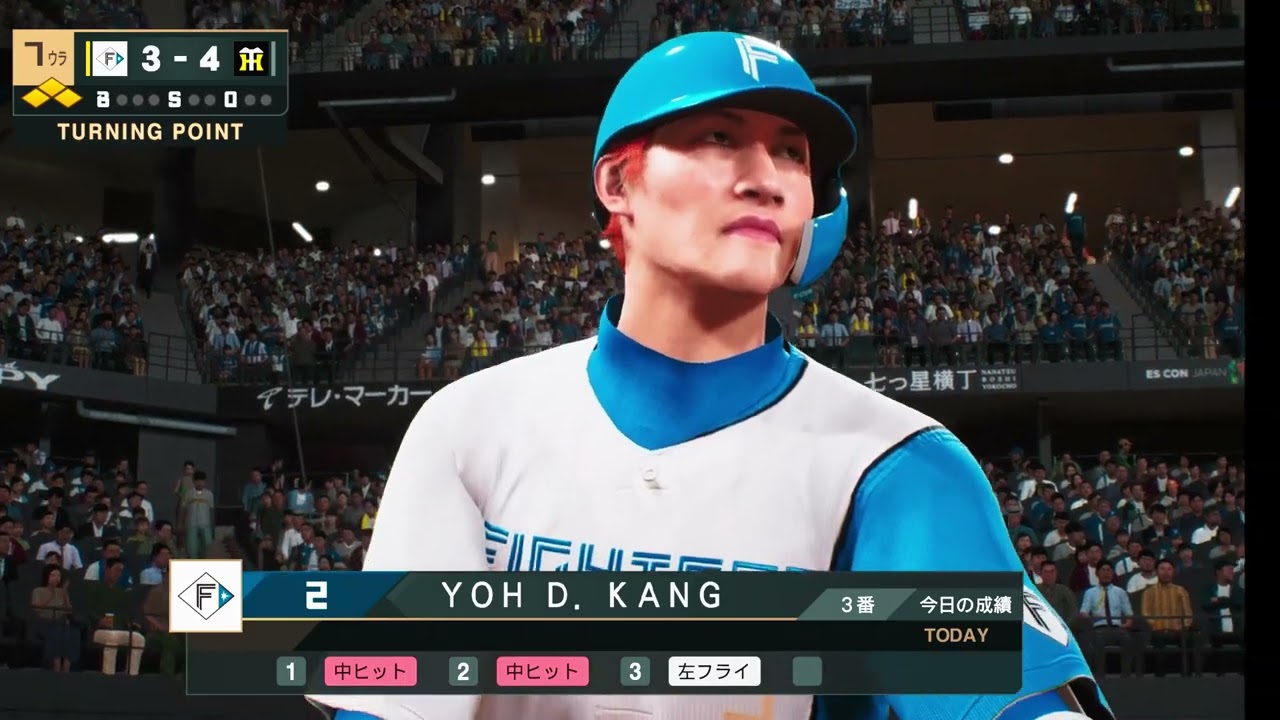Select the second at-bat 中ヒット result

tap(542, 672)
